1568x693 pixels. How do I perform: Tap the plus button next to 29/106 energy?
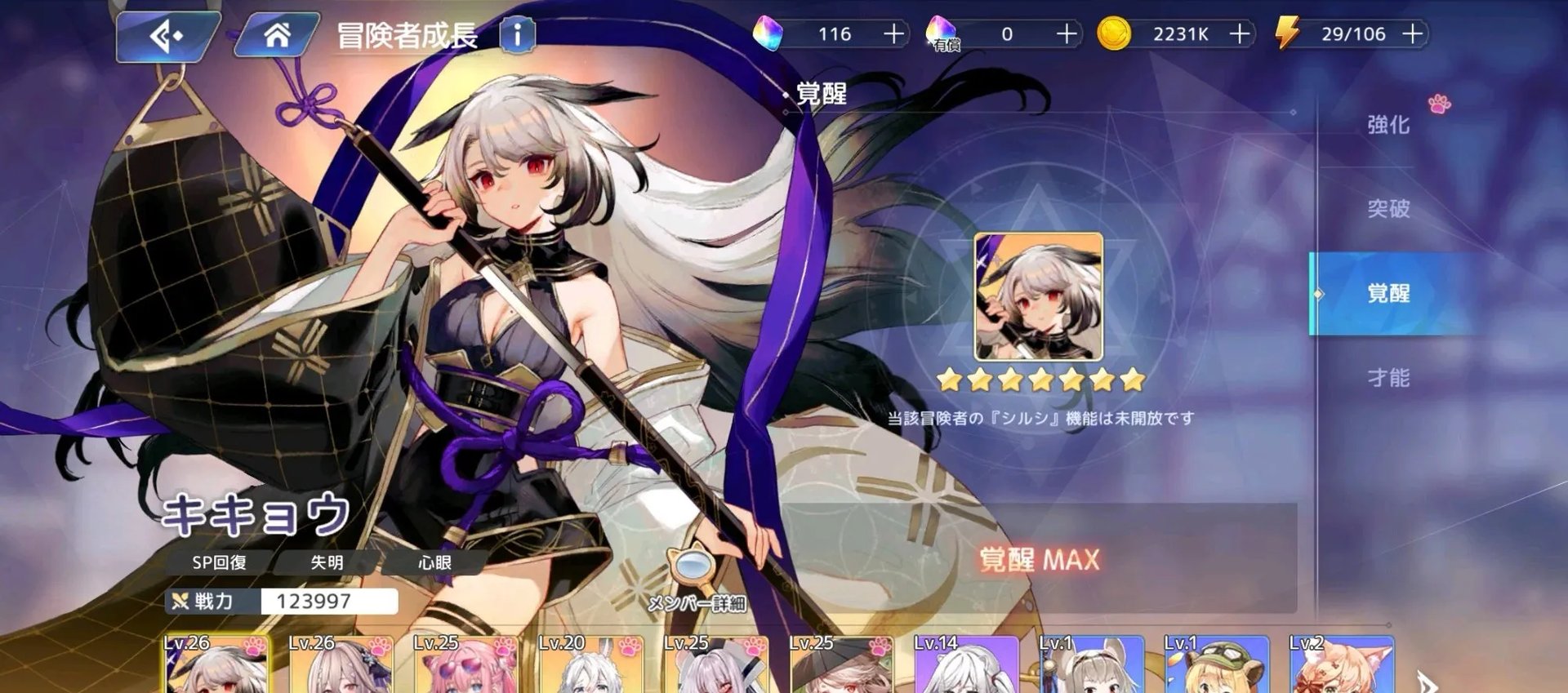coord(1414,34)
